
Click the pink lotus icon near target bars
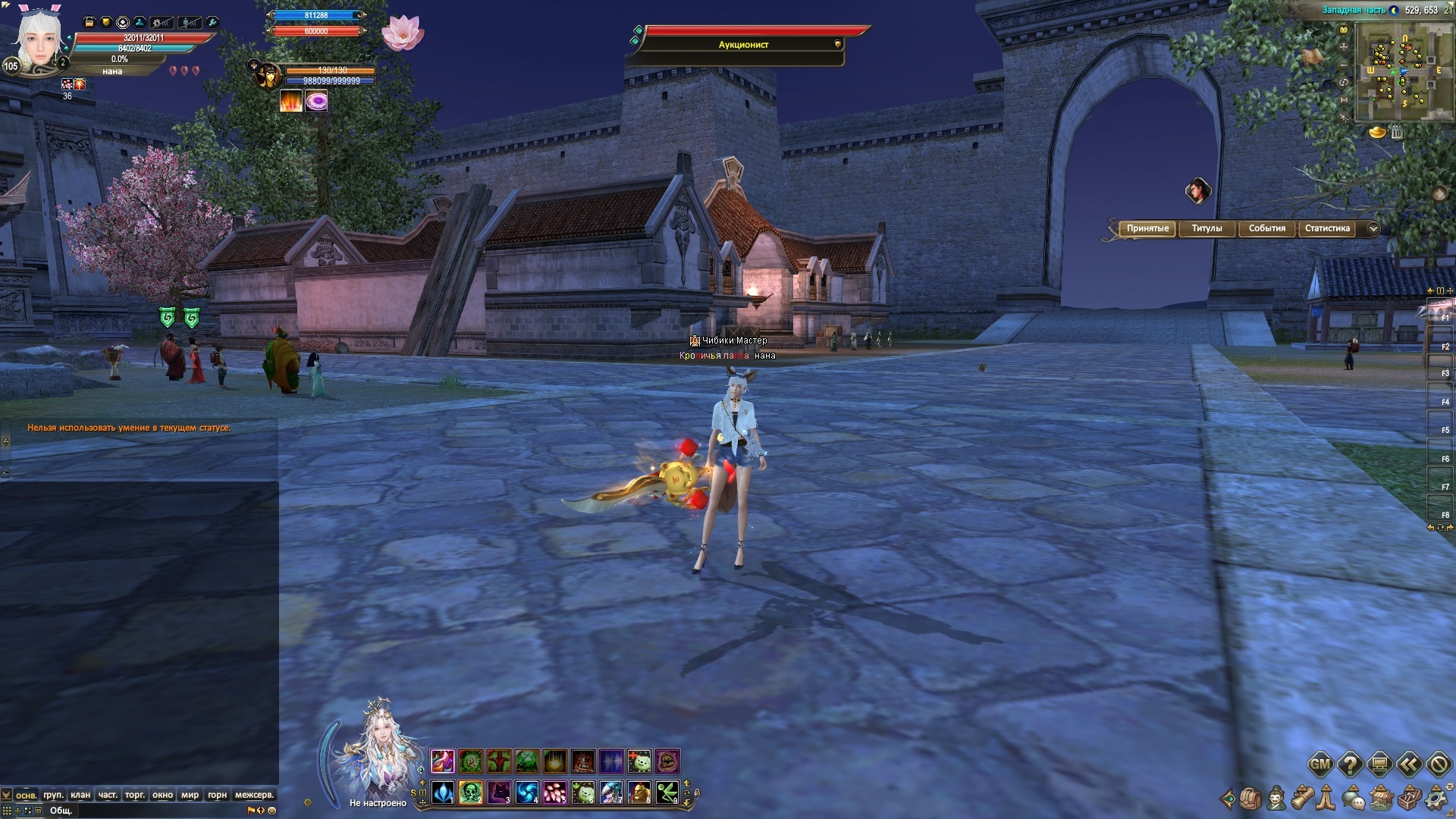(x=403, y=33)
